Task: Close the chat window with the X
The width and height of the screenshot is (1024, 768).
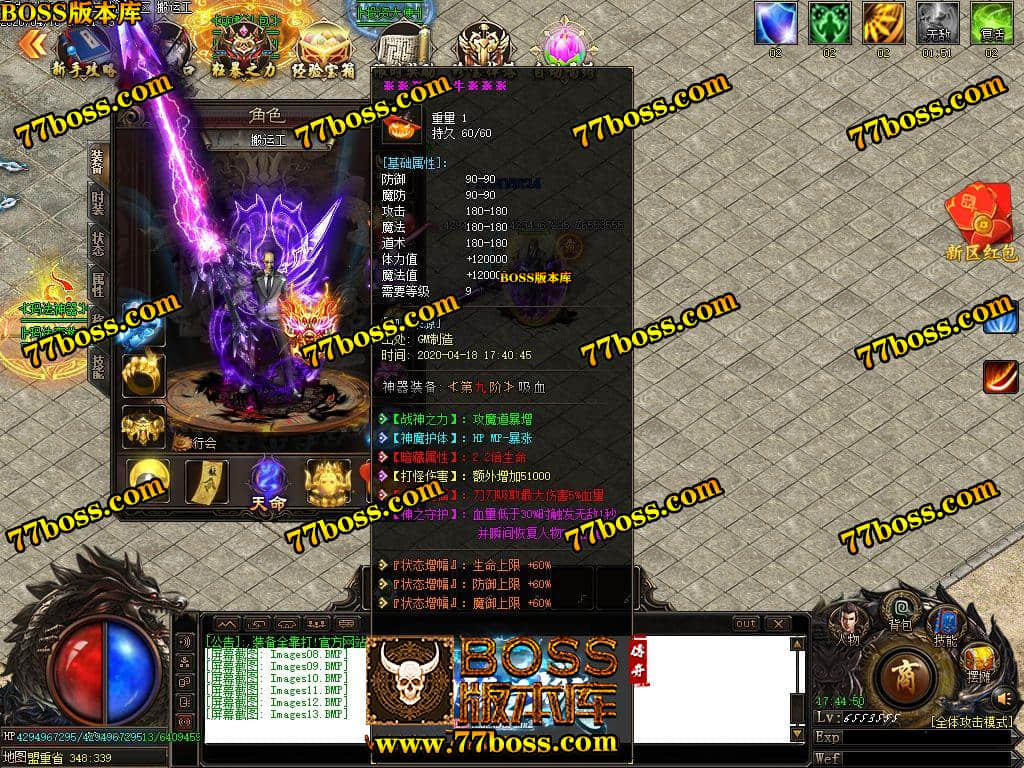Action: (776, 624)
